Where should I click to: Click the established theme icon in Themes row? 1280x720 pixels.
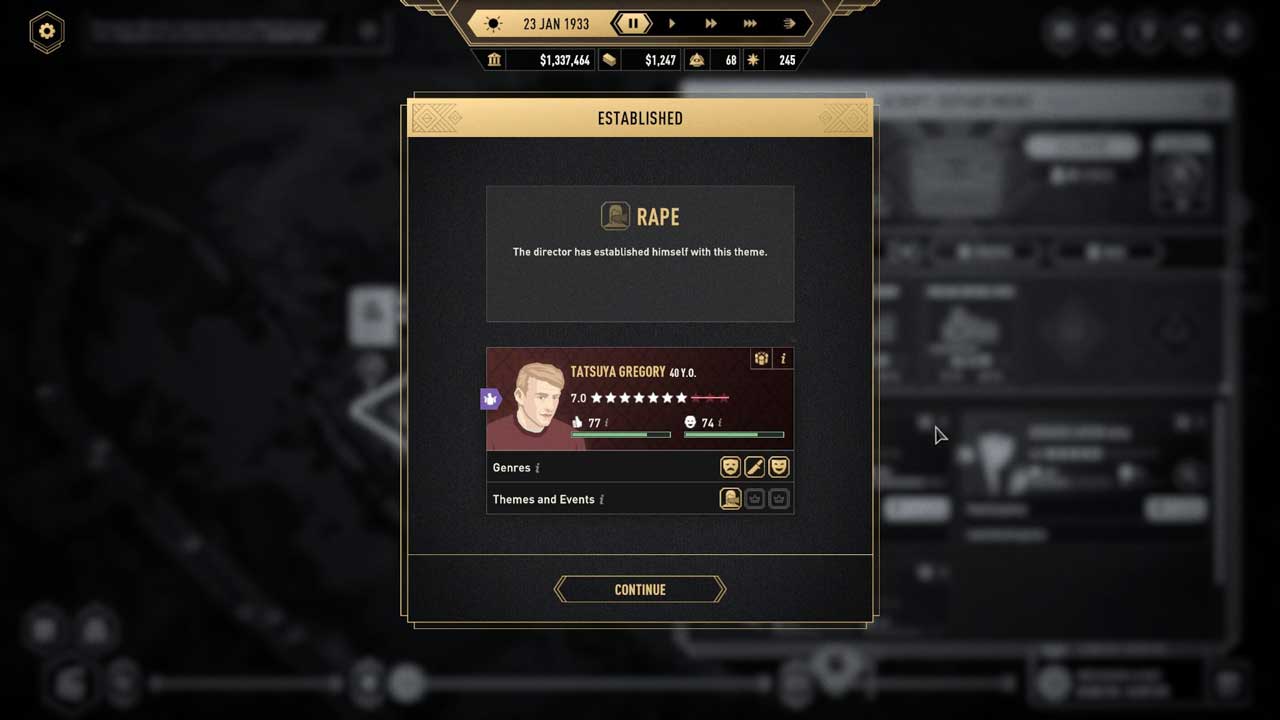[730, 499]
